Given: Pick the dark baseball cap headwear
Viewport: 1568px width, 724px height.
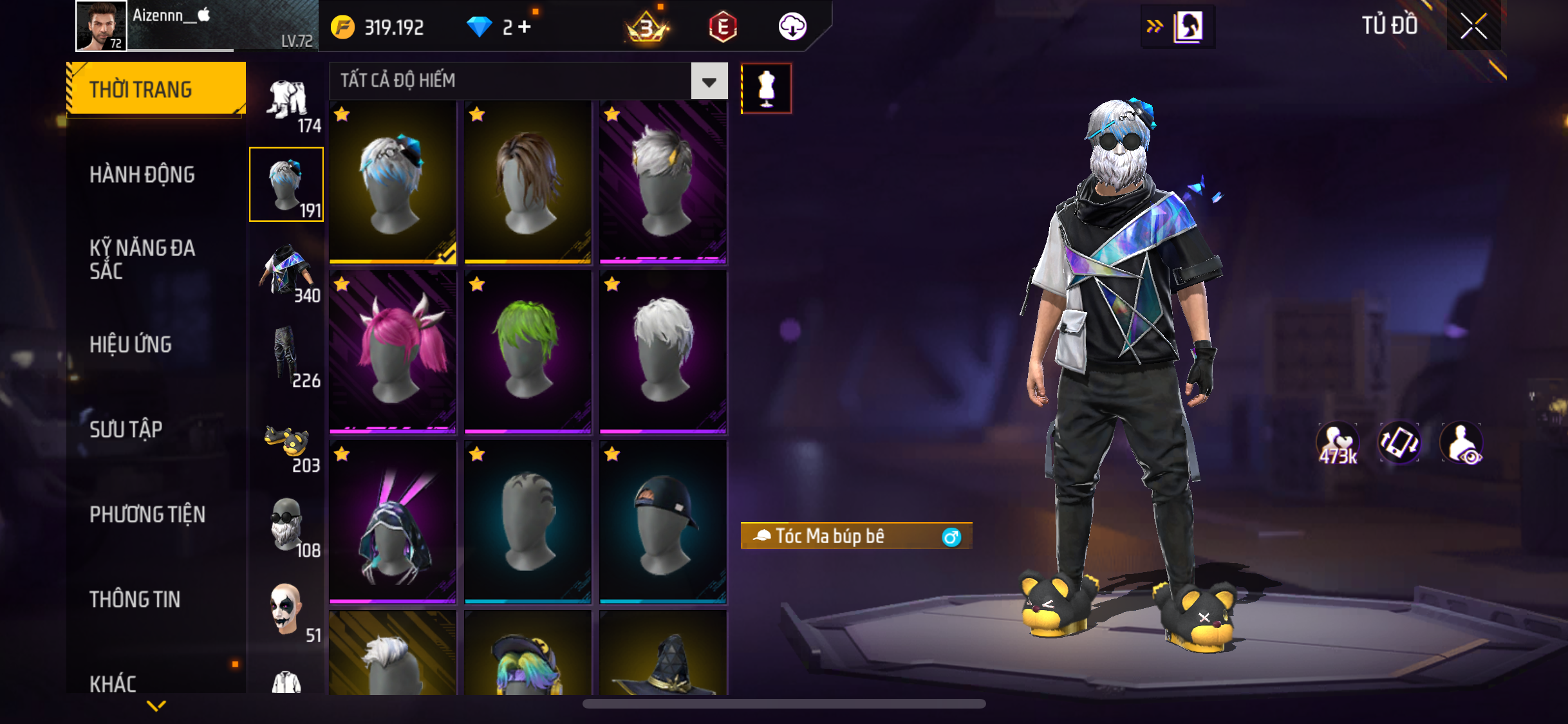Looking at the screenshot, I should [663, 521].
